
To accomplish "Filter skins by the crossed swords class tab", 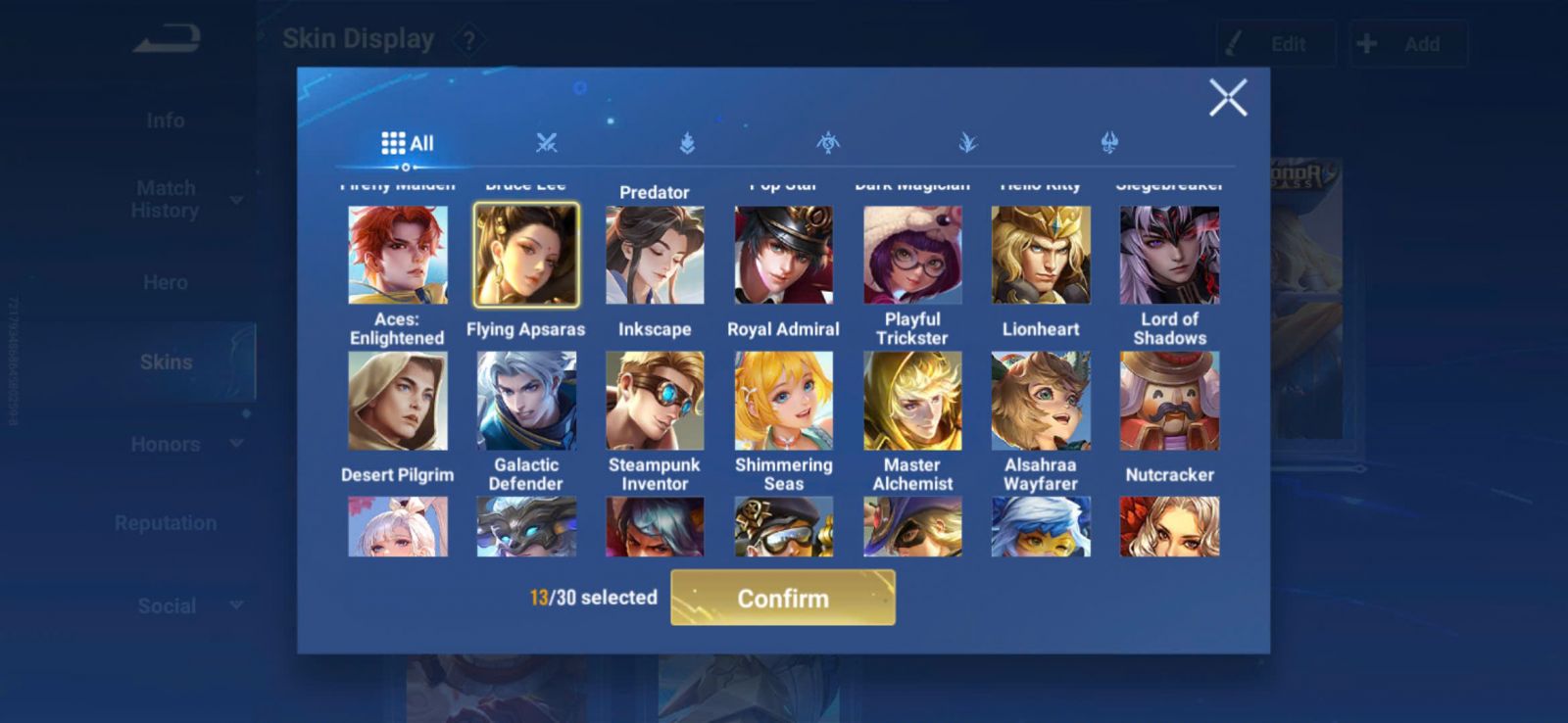I will tap(547, 143).
